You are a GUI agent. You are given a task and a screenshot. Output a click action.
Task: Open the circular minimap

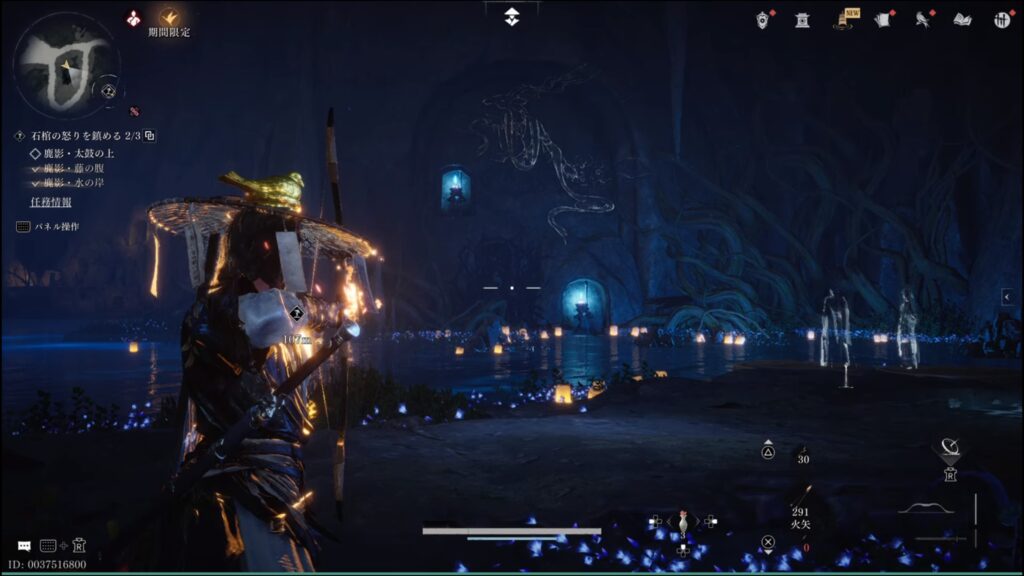pos(65,66)
